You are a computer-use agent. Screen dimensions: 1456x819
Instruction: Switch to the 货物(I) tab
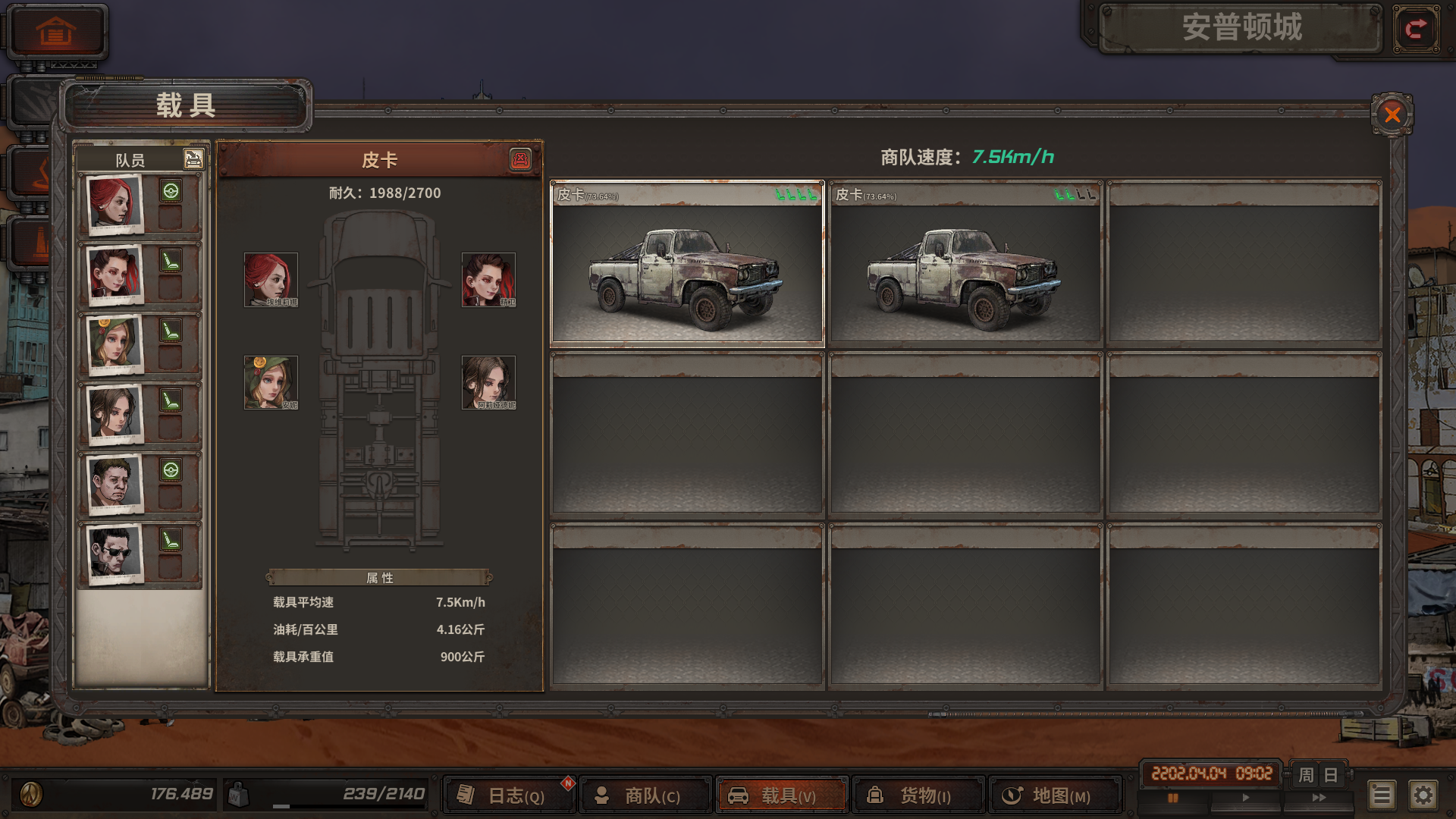point(918,795)
